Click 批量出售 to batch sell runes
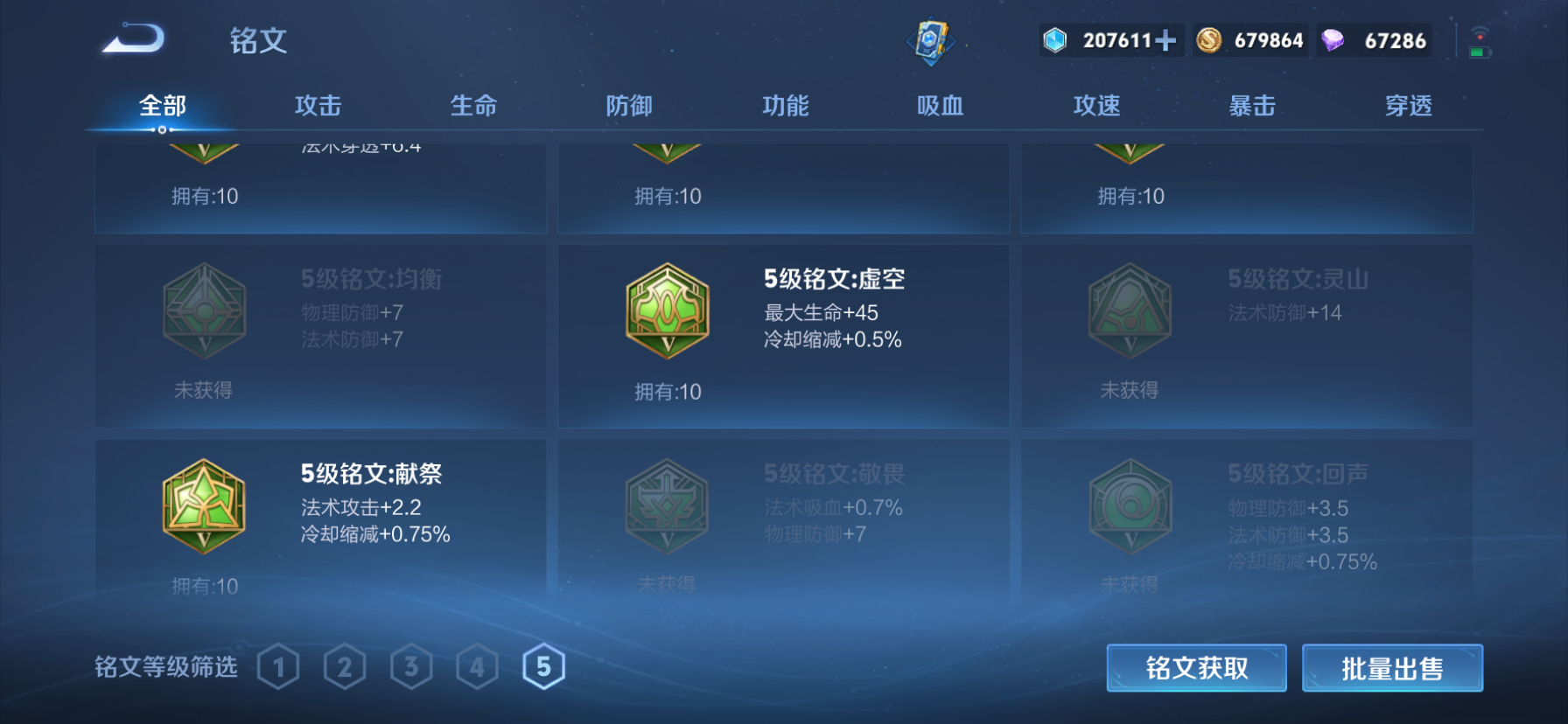The image size is (1568, 724). point(1392,667)
